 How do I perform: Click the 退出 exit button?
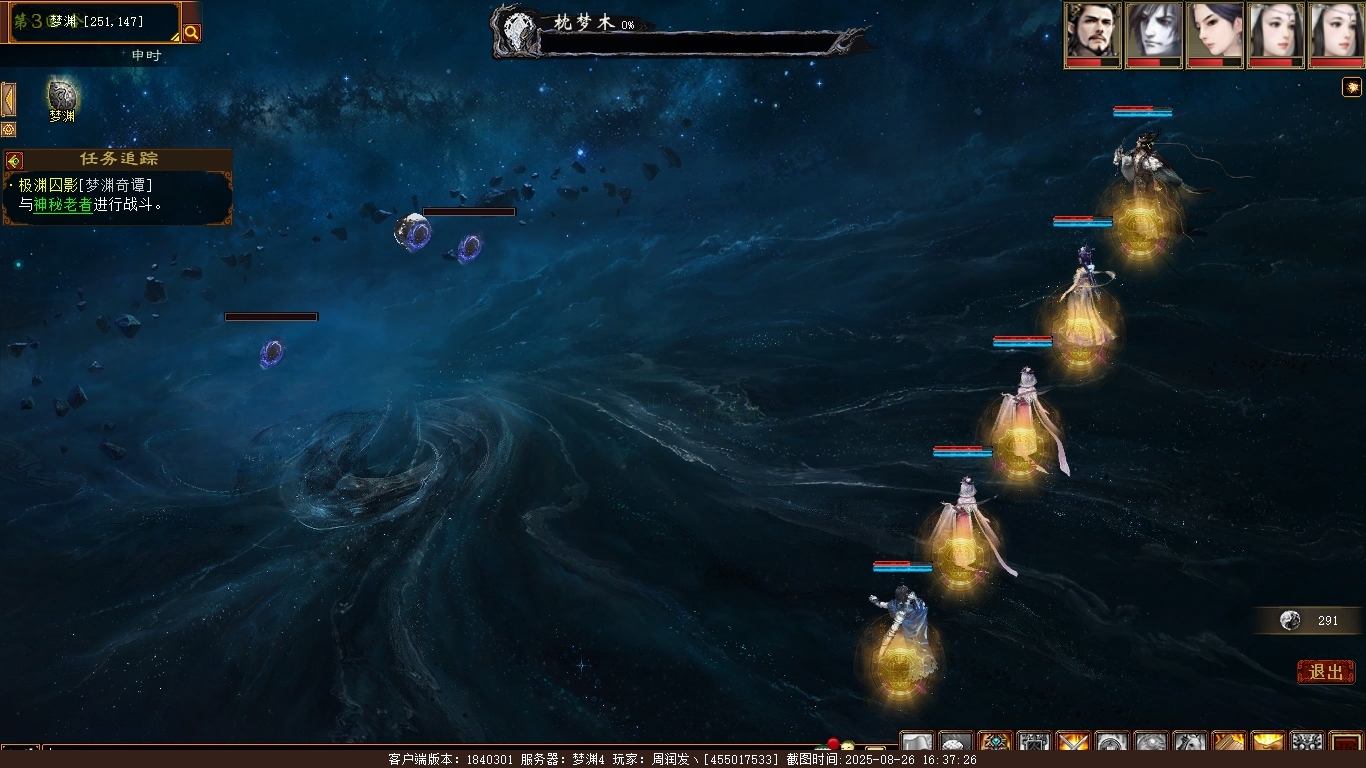[1325, 672]
